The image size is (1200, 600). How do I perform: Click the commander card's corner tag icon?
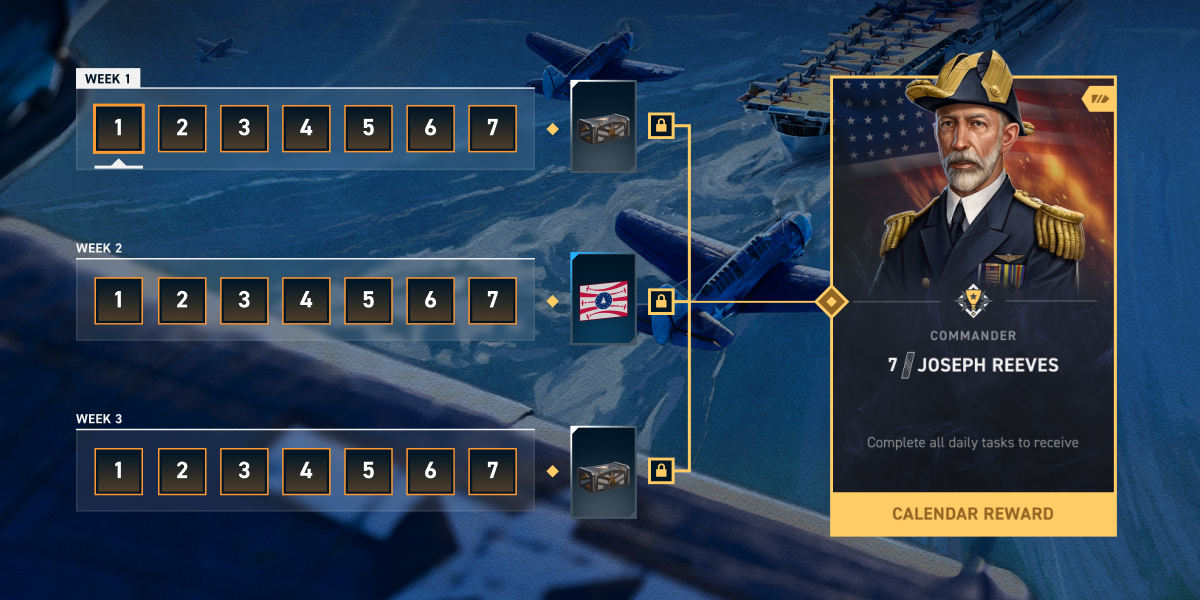pos(1100,98)
